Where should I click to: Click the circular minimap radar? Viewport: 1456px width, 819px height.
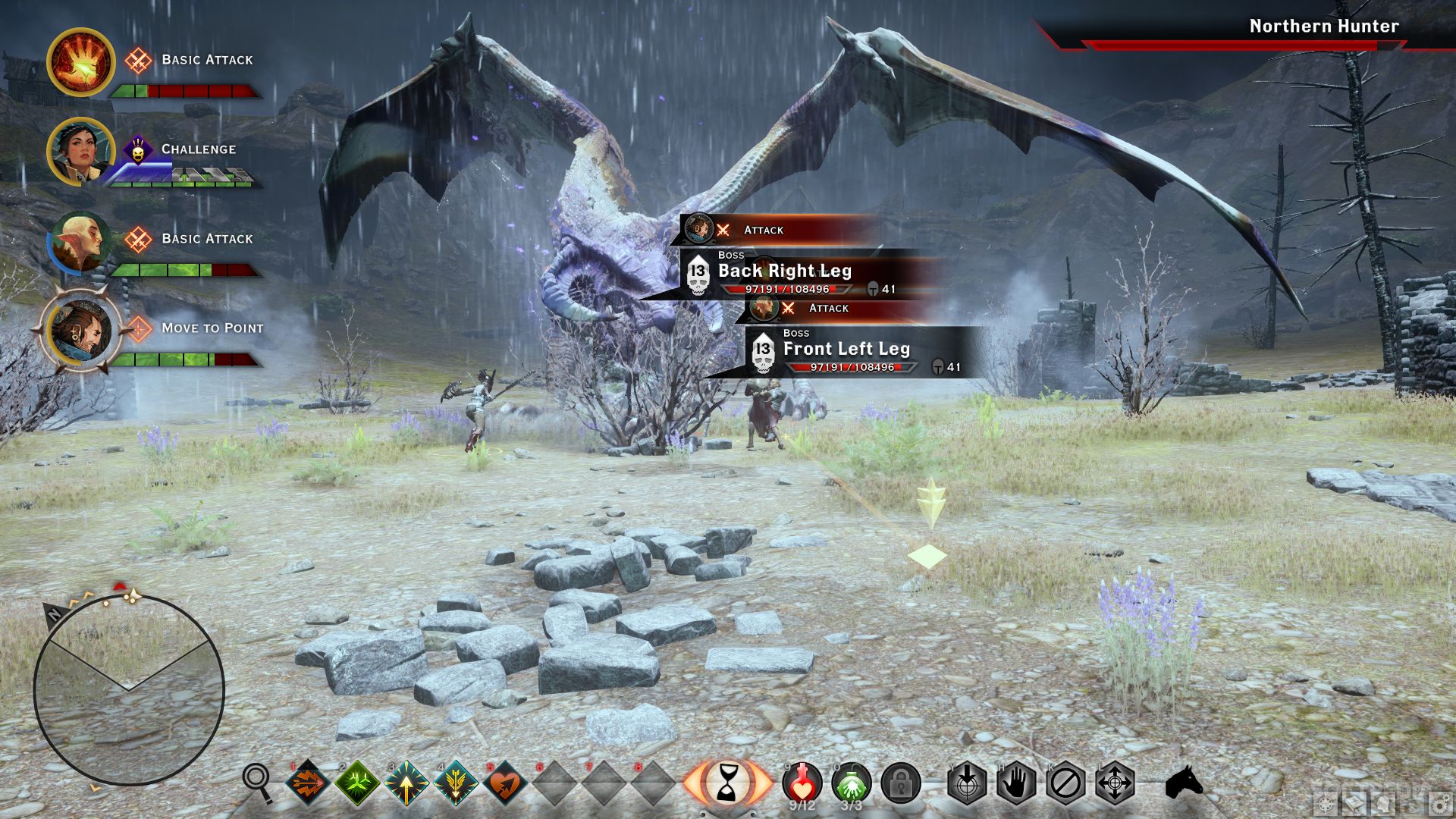tap(129, 690)
